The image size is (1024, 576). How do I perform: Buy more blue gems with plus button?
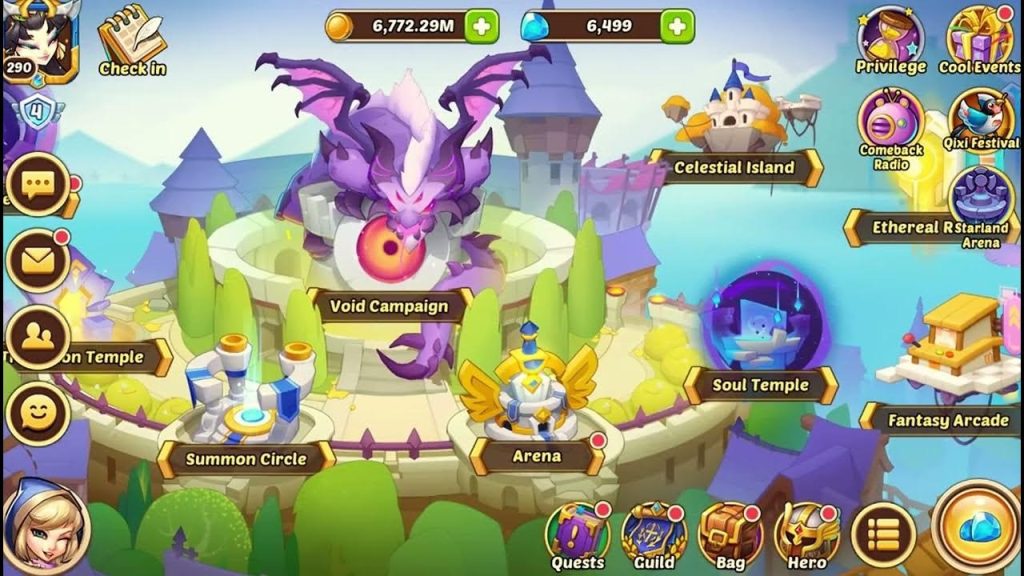(677, 27)
